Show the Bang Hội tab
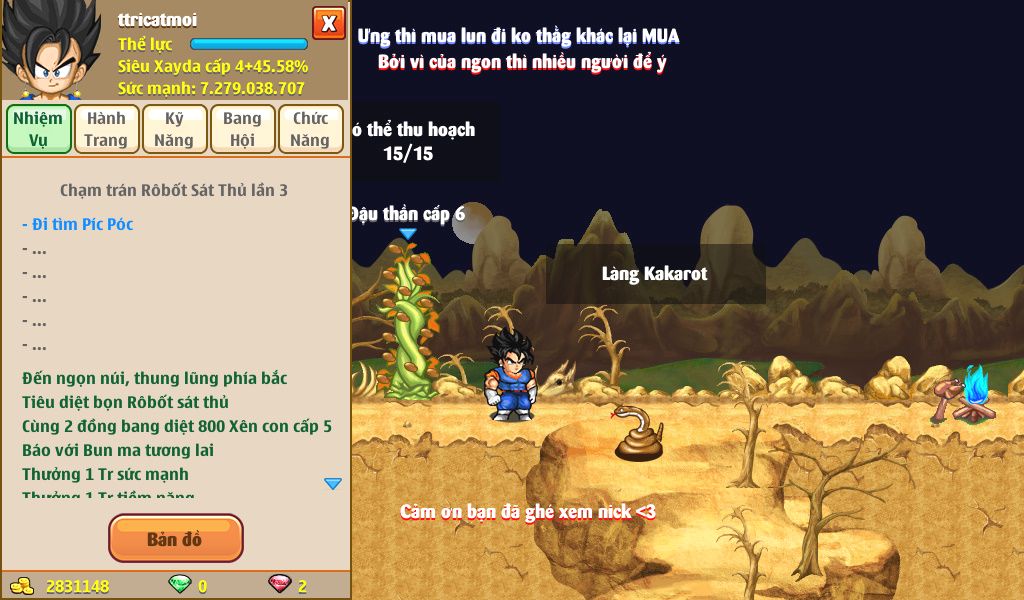Screen dimensions: 1024x600 coord(242,129)
